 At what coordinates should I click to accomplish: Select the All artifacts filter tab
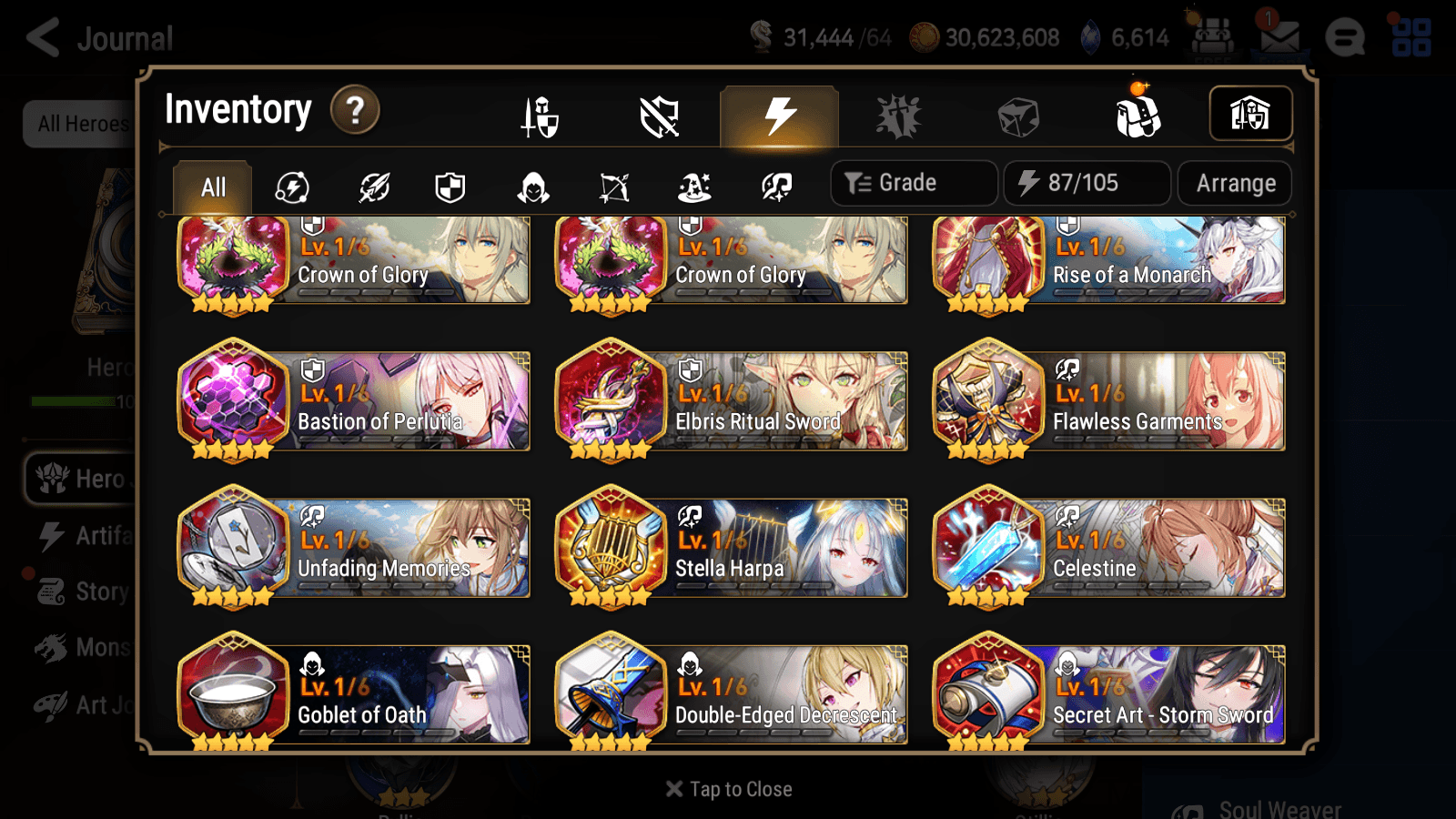coord(211,187)
